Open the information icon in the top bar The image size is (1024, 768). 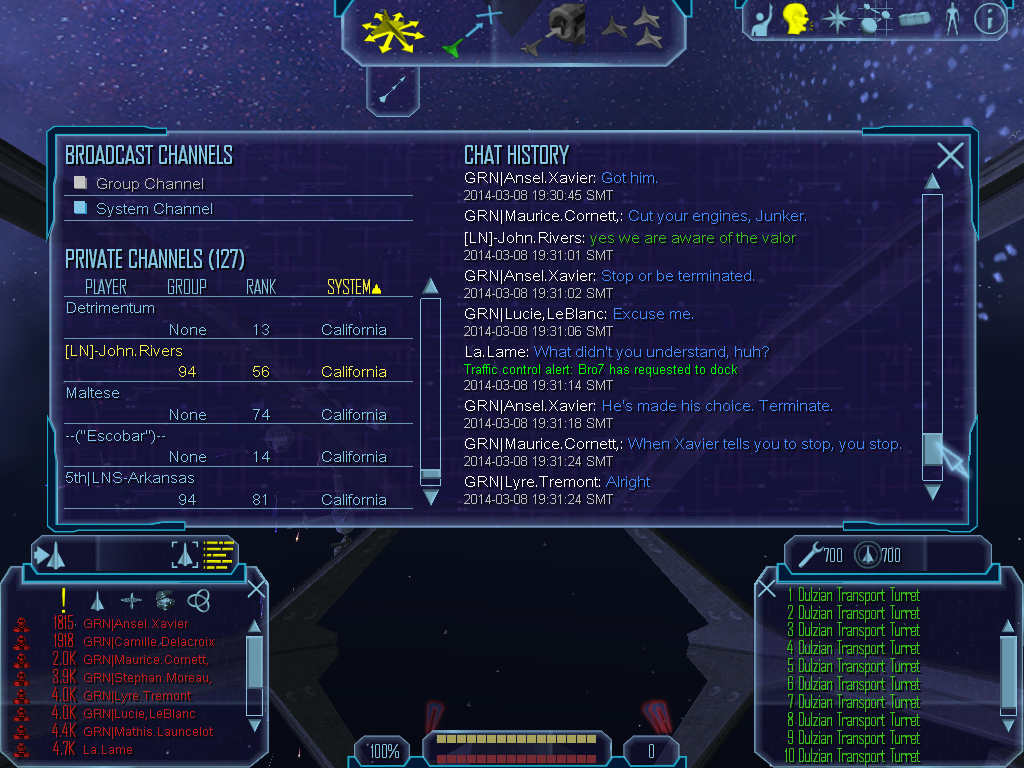point(988,18)
